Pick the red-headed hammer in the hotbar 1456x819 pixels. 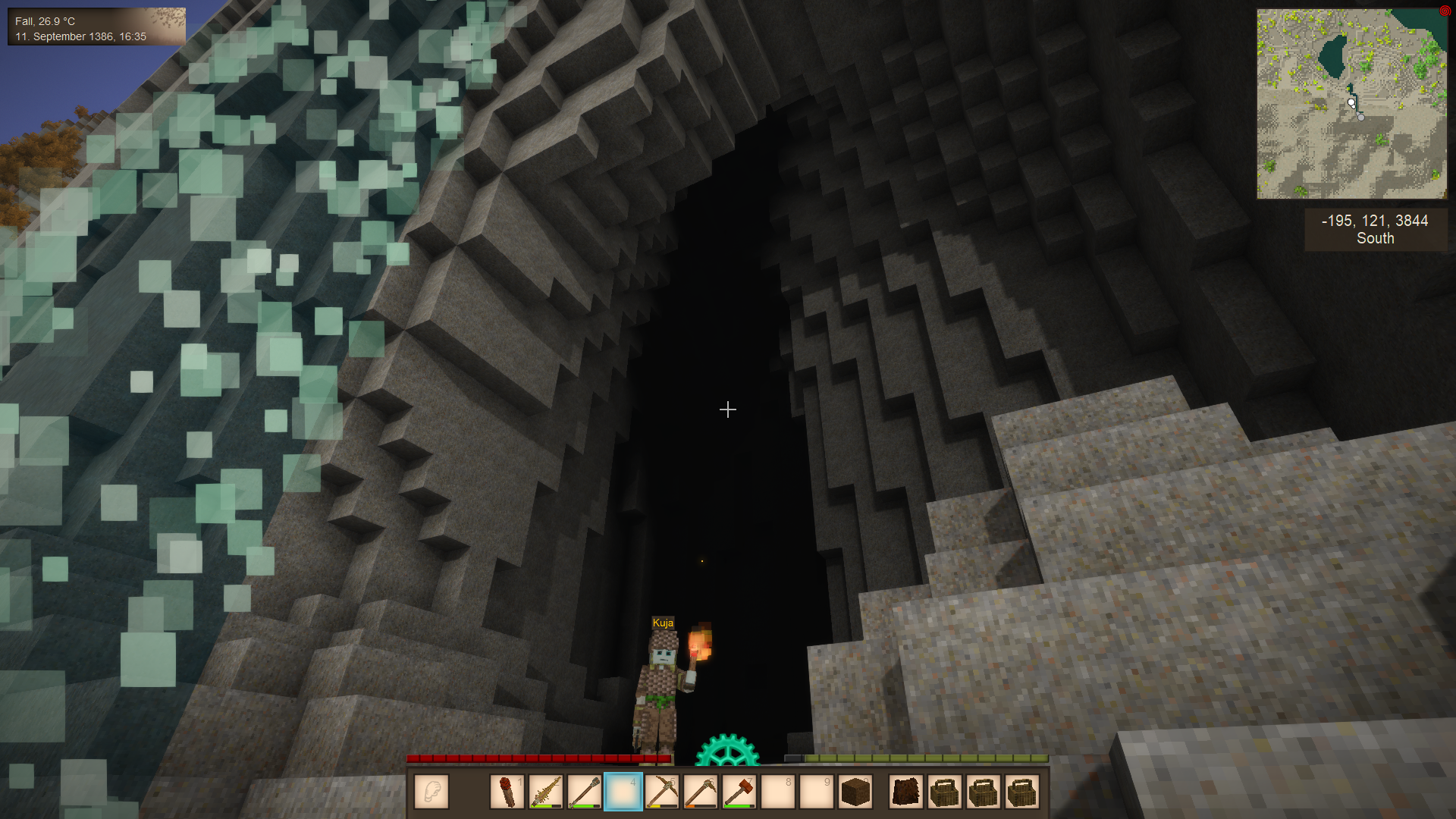point(739,792)
